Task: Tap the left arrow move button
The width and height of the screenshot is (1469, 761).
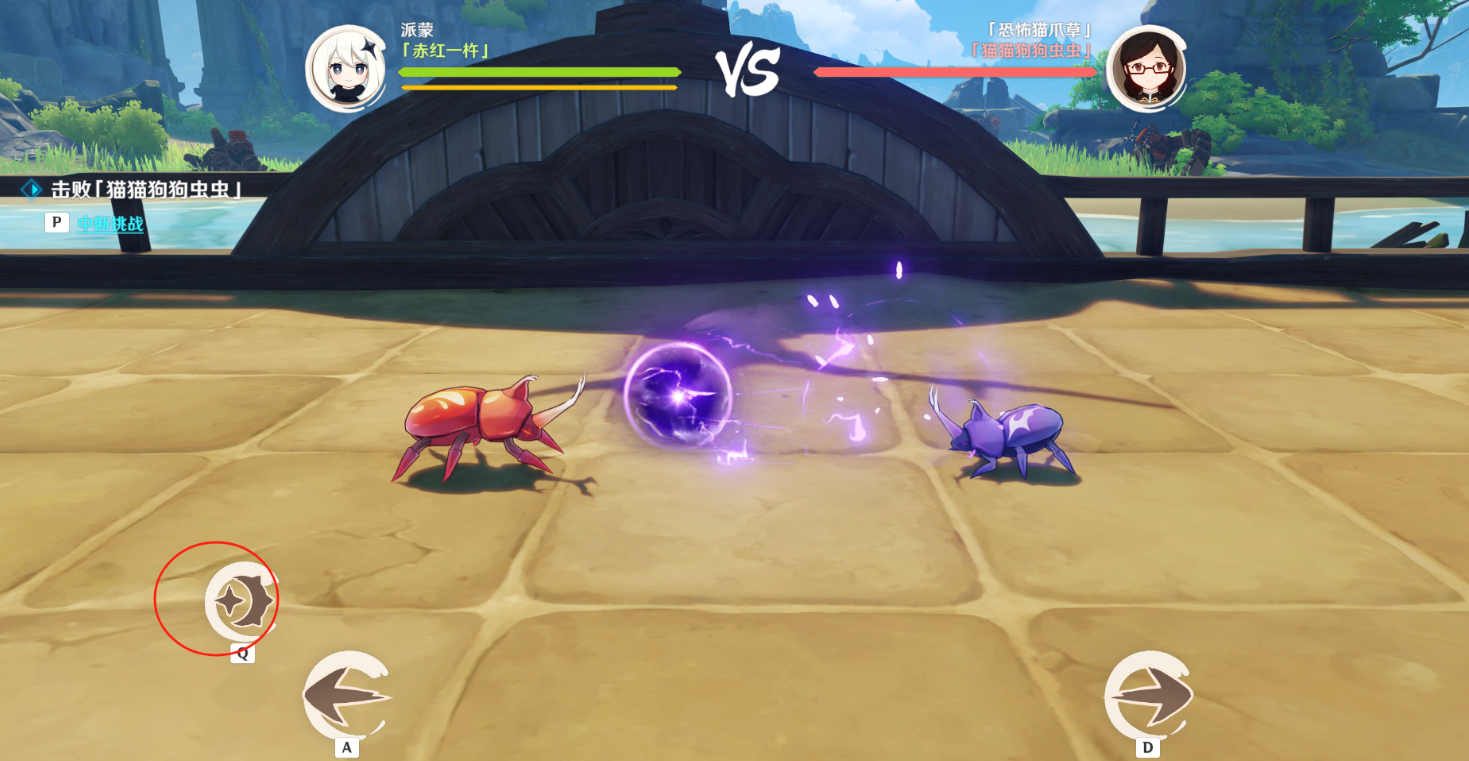Action: 345,696
